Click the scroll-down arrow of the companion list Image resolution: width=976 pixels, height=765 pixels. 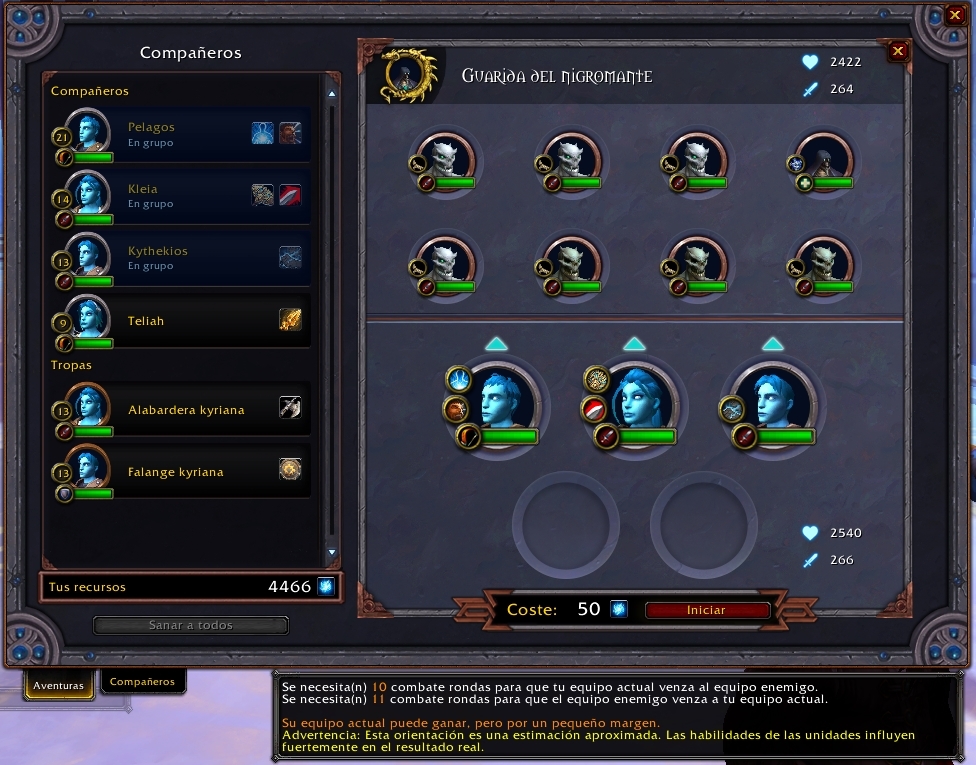coord(332,552)
